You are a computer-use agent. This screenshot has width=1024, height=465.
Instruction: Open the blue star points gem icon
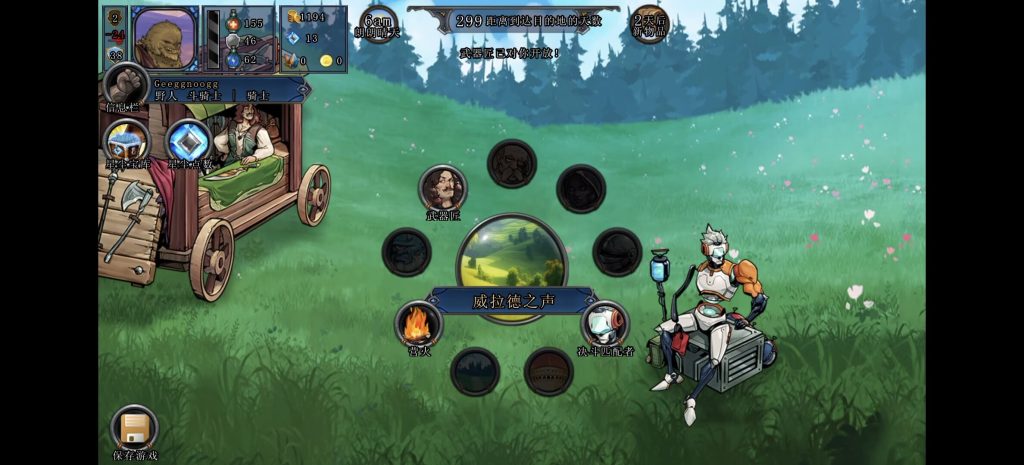(x=188, y=142)
